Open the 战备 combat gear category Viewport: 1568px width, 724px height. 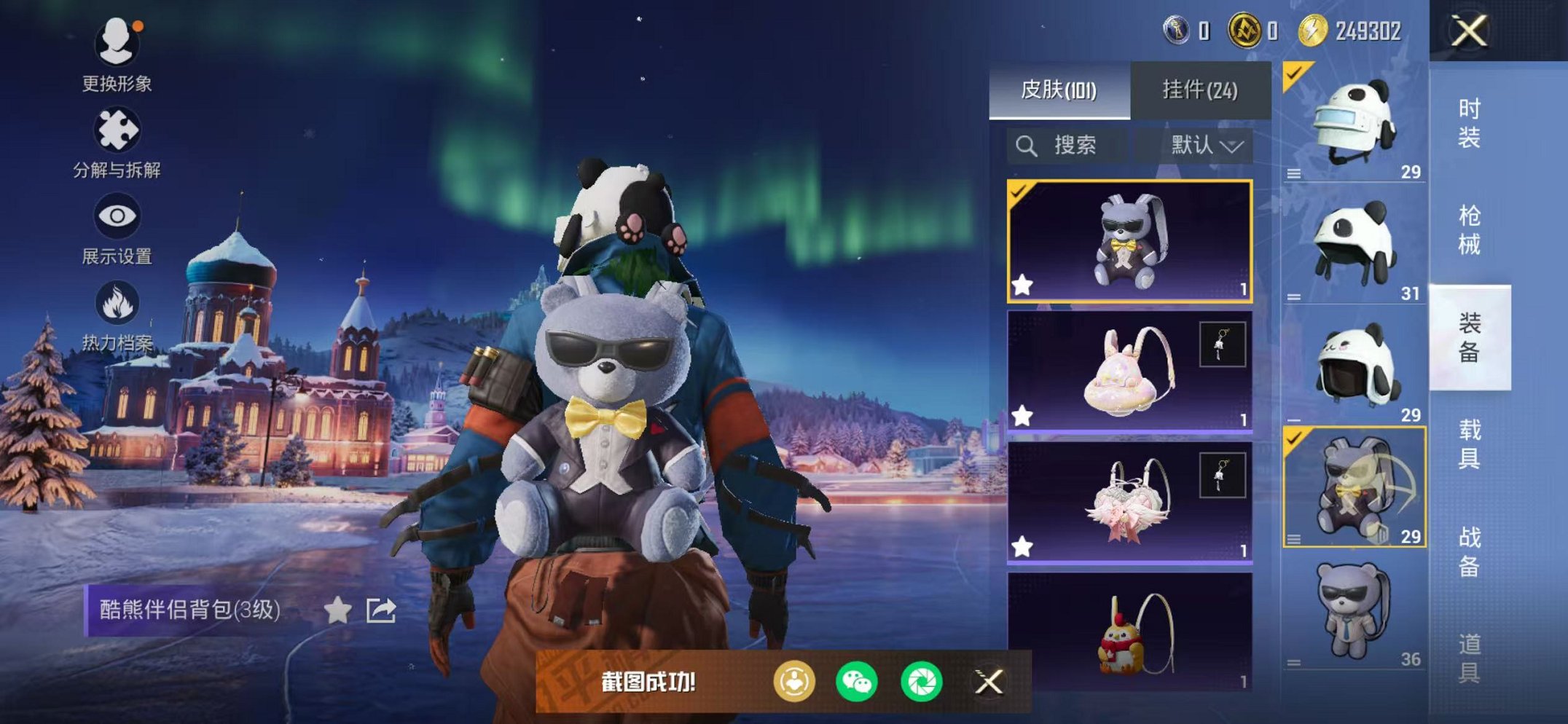[x=1469, y=551]
